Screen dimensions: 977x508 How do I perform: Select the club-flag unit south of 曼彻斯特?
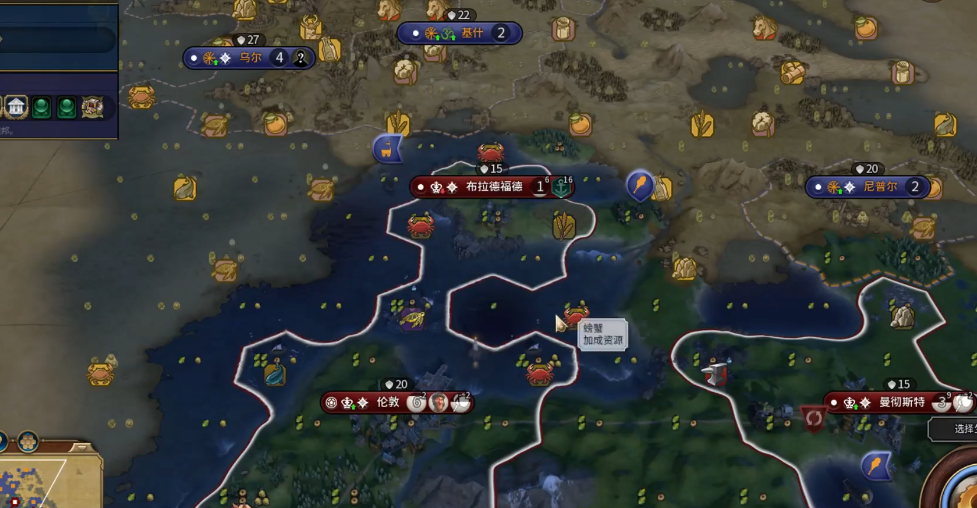pyautogui.click(x=876, y=464)
